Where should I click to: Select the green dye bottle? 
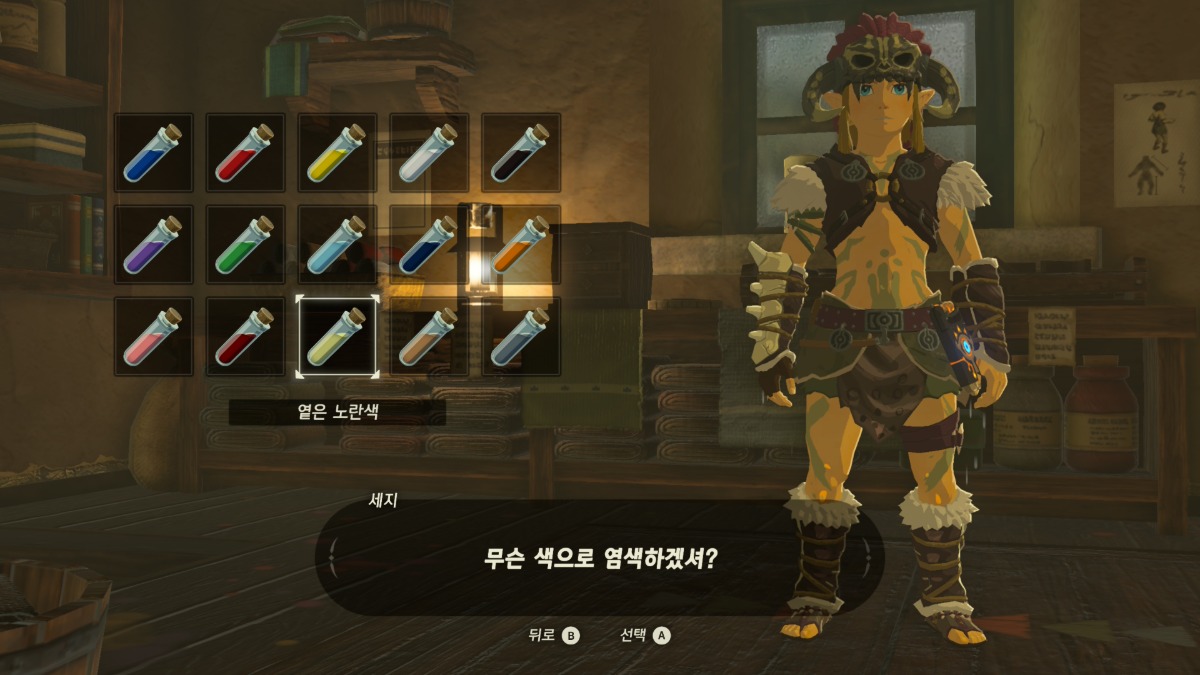[x=245, y=244]
